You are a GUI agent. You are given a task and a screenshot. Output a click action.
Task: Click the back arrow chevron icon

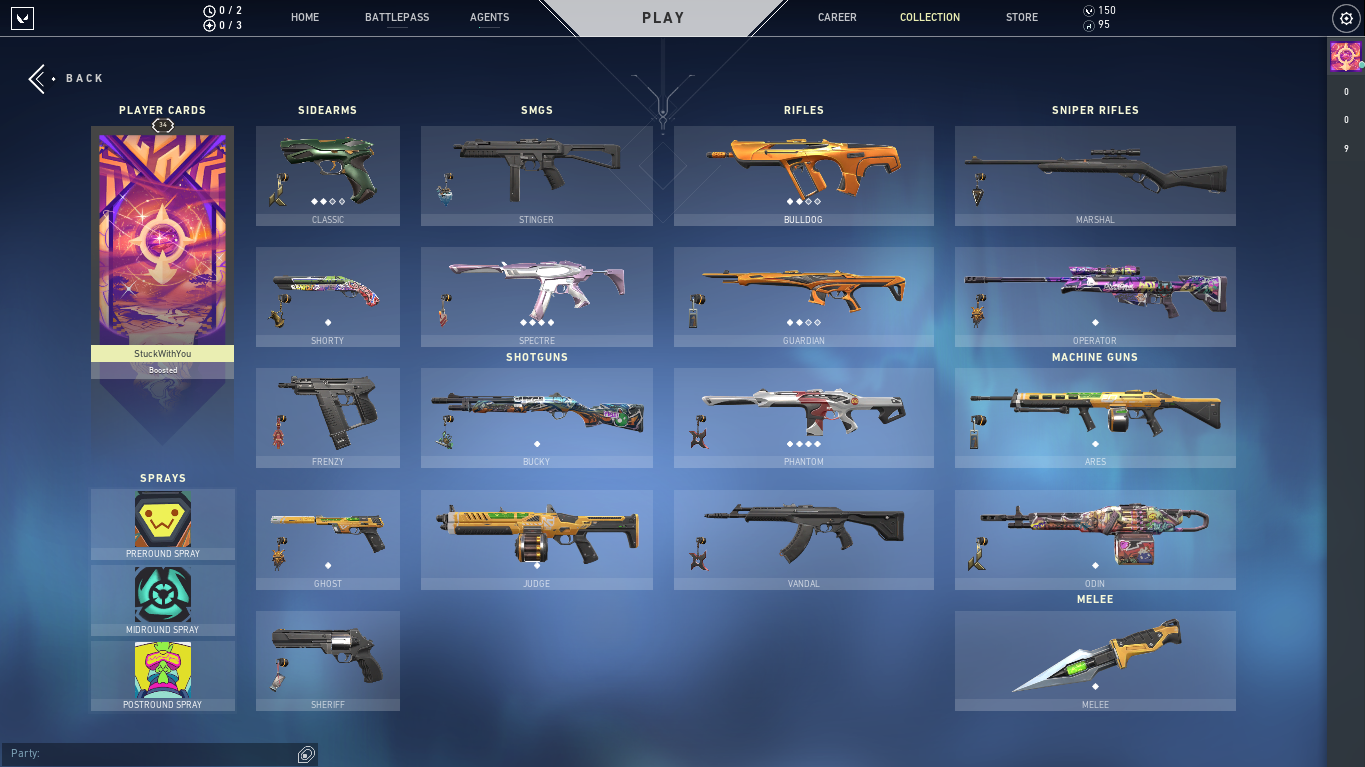tap(37, 78)
